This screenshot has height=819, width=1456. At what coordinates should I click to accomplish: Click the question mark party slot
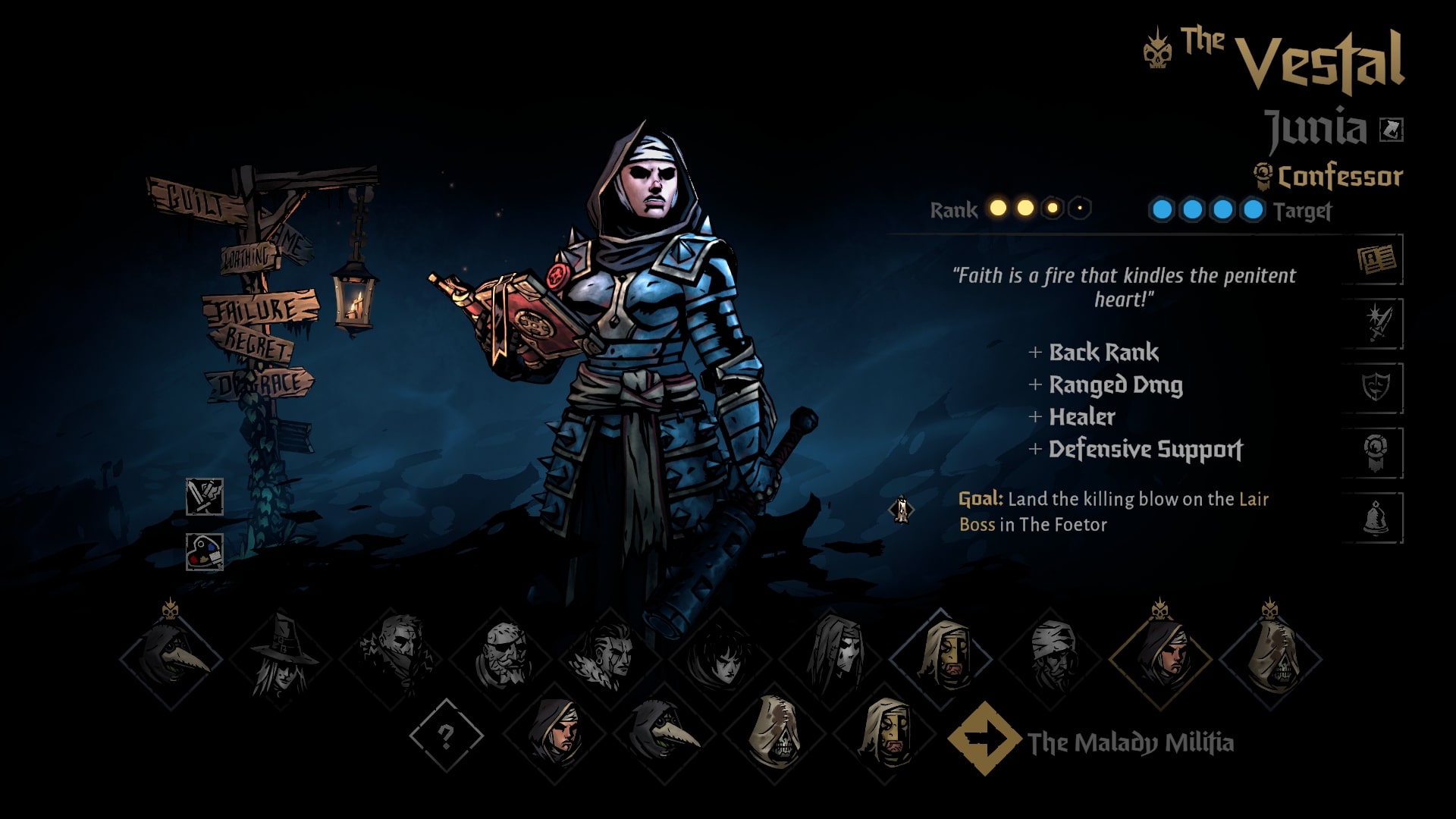point(446,736)
